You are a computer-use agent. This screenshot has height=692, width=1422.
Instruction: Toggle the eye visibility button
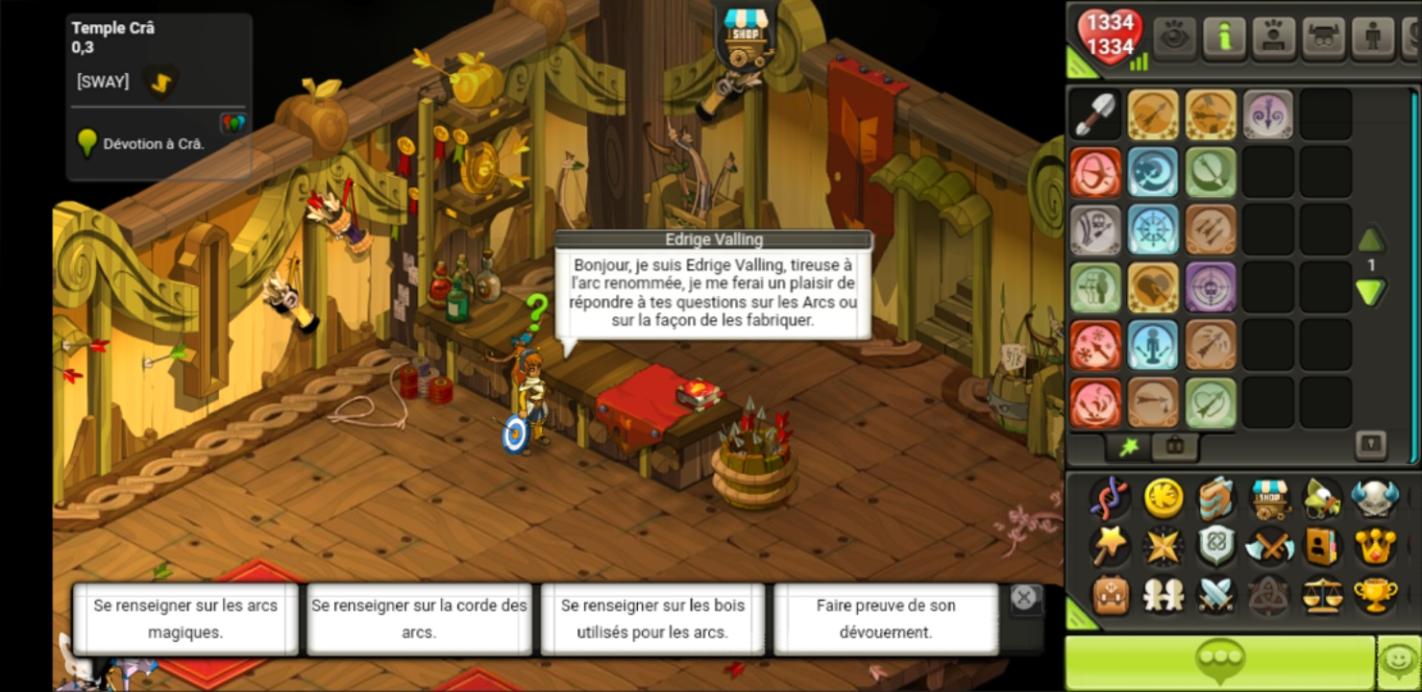1174,38
